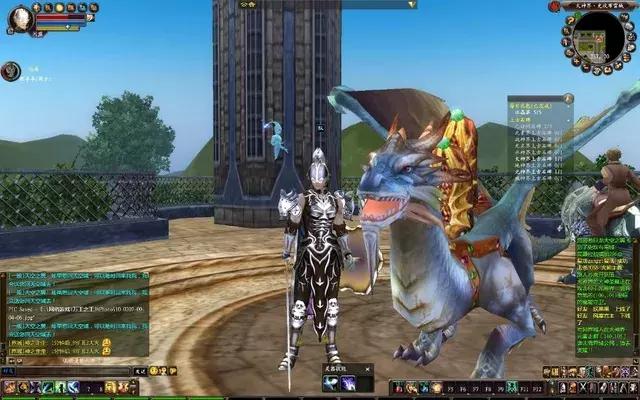Click the chat log window
640x400 pixels.
point(75,310)
